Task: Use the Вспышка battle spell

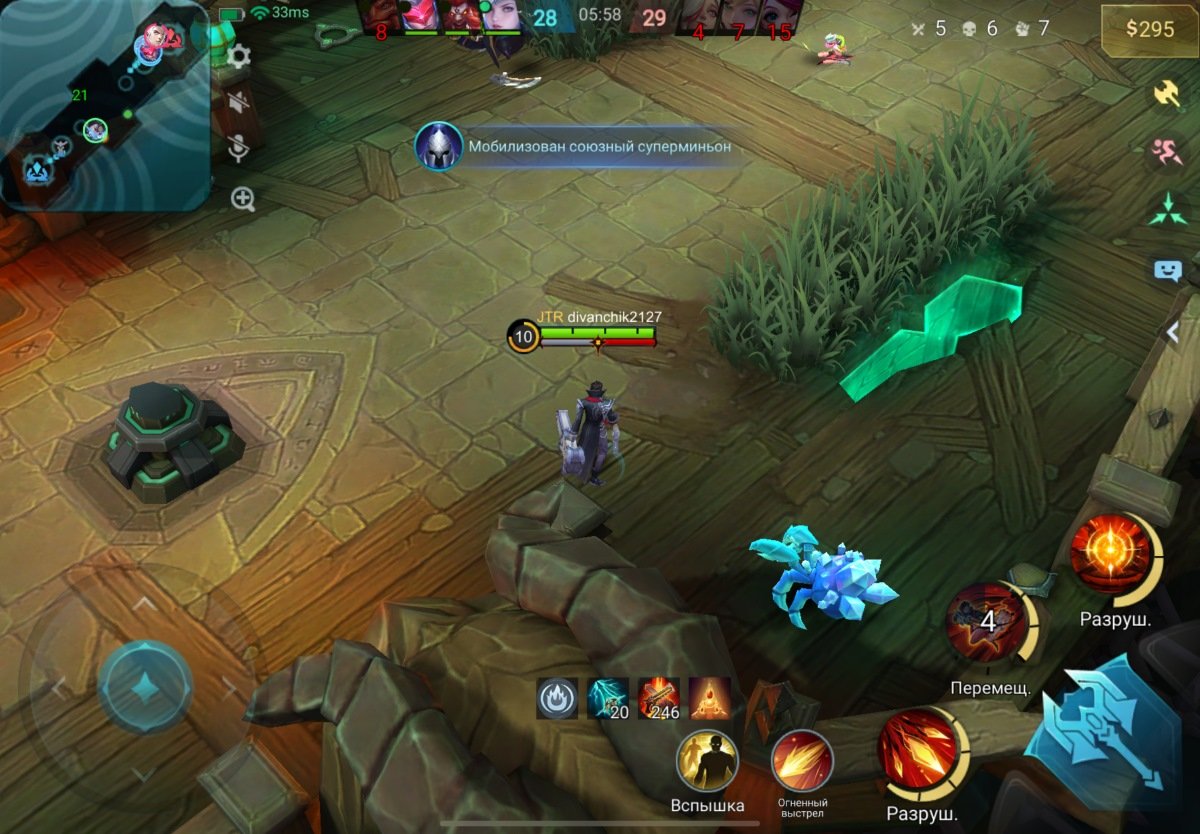Action: click(x=707, y=763)
